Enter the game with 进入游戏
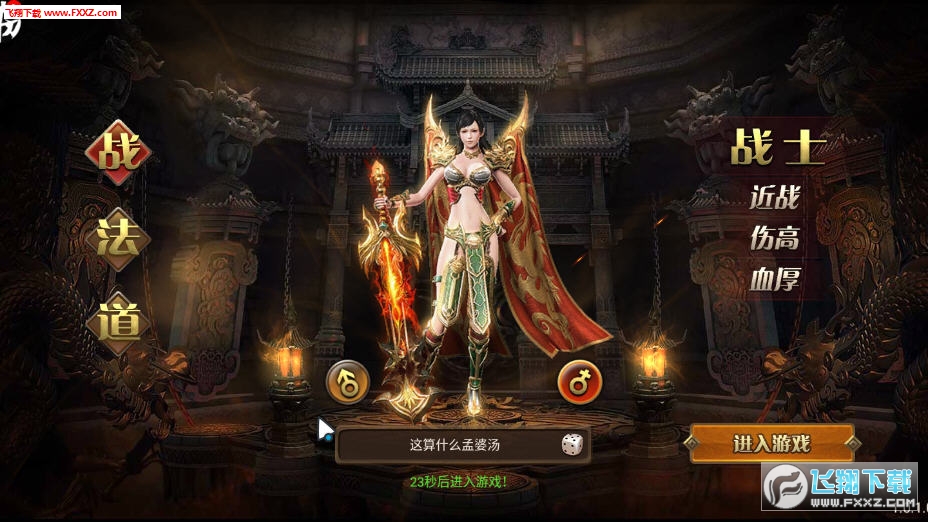The height and width of the screenshot is (522, 928). tap(771, 444)
